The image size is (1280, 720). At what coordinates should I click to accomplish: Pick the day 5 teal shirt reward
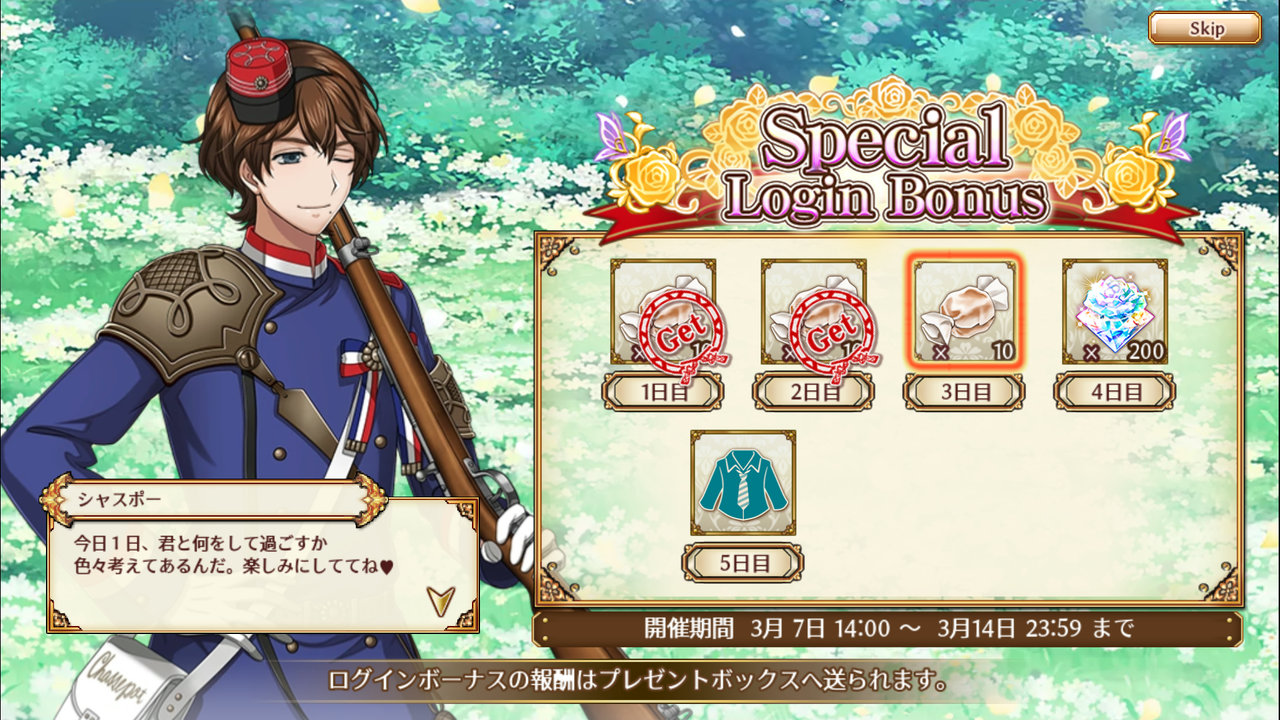pyautogui.click(x=743, y=482)
